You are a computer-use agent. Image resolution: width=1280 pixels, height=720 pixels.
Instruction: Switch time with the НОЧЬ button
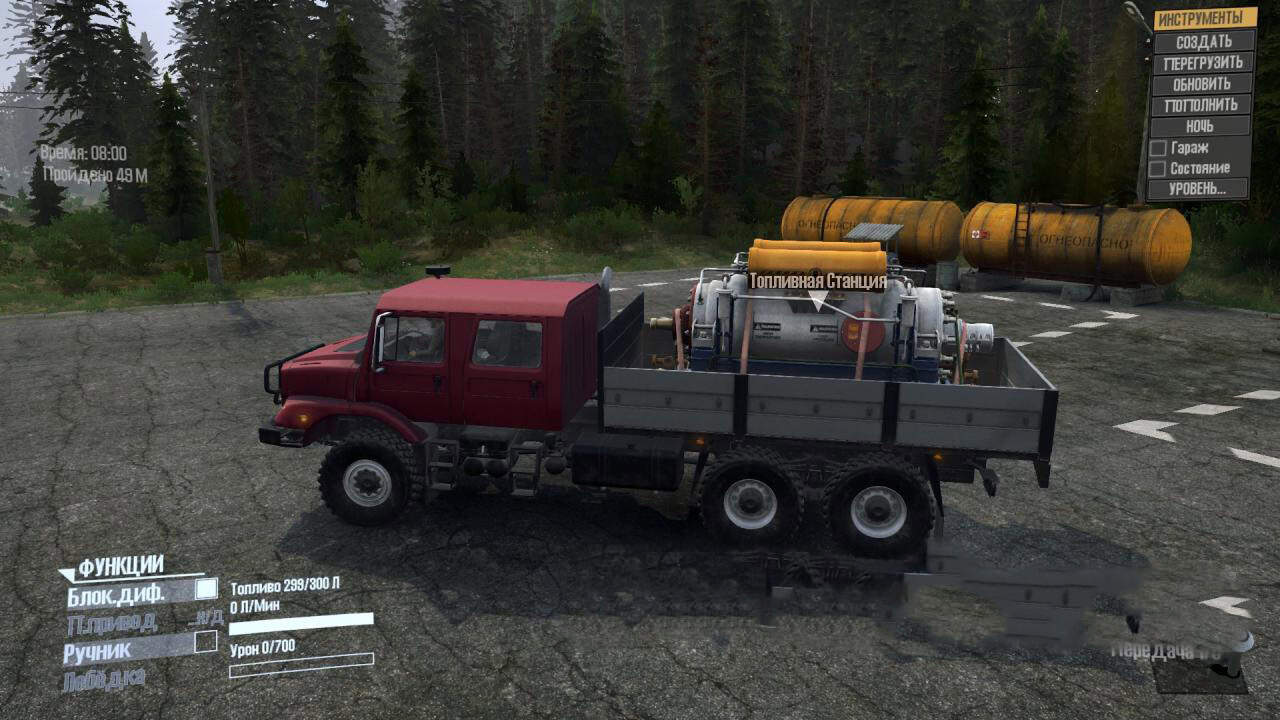[x=1201, y=126]
